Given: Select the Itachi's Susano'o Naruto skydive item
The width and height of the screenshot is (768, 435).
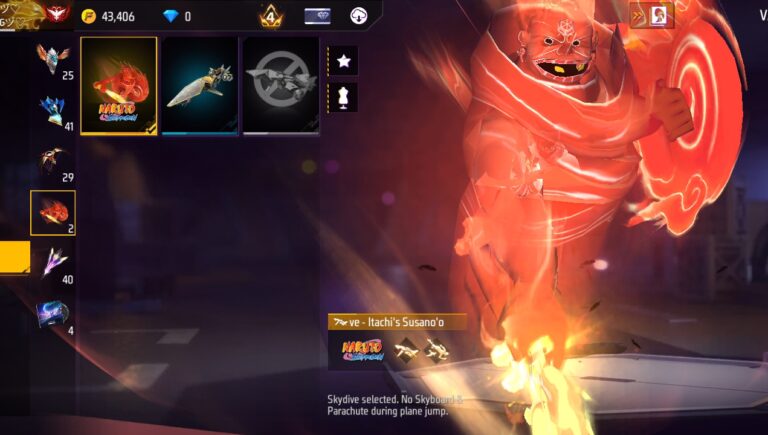Looking at the screenshot, I should tap(119, 85).
